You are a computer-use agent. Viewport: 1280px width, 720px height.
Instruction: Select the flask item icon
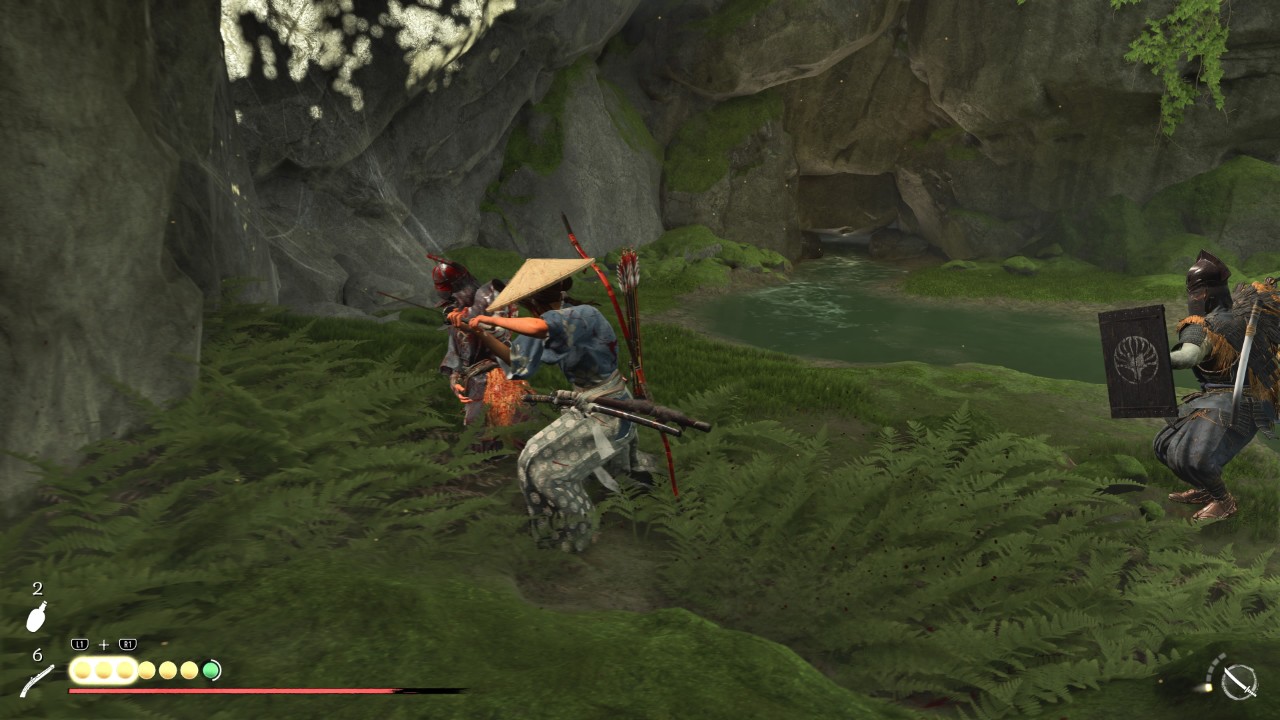click(36, 618)
